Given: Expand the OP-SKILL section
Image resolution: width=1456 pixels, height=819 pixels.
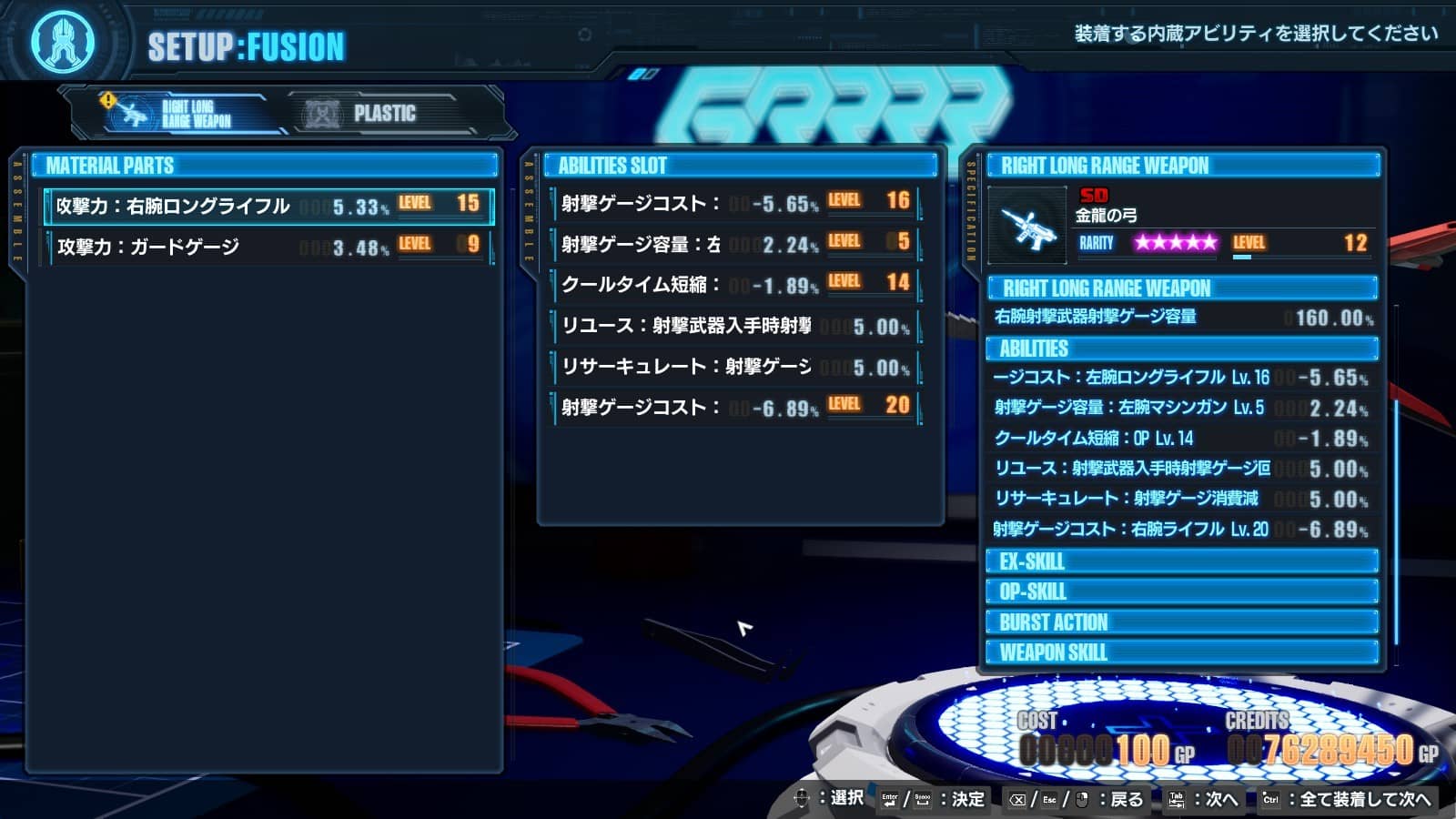Looking at the screenshot, I should tap(1183, 592).
